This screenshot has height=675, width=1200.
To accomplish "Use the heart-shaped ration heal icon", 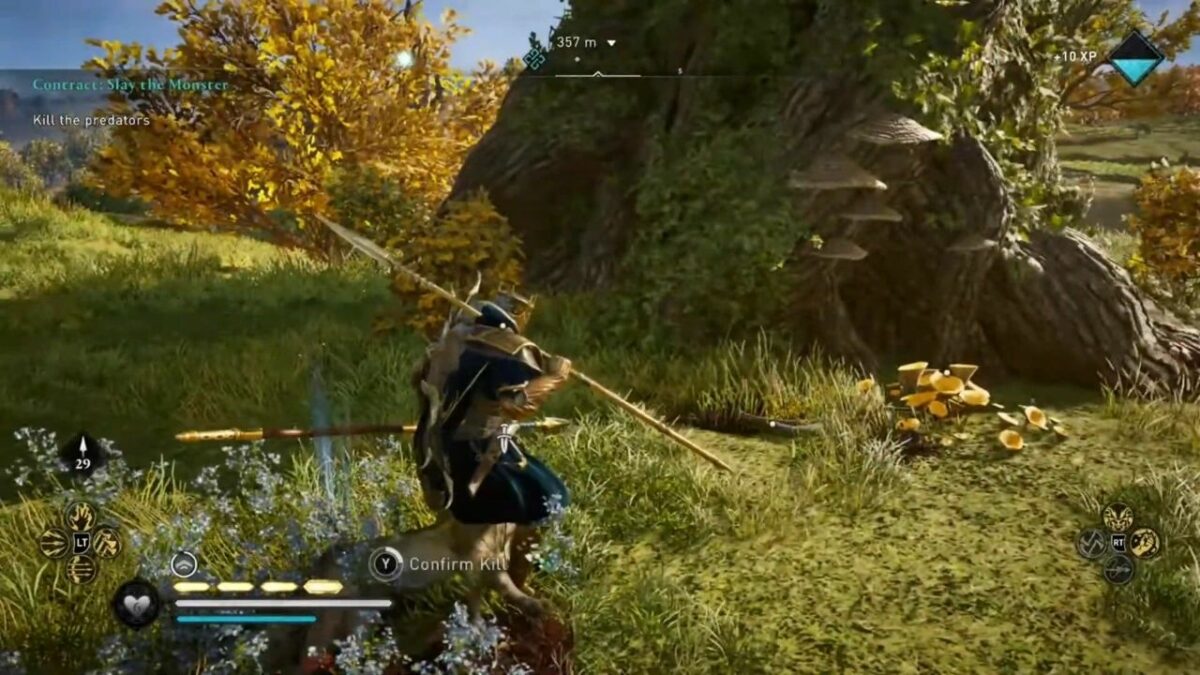I will tap(136, 604).
